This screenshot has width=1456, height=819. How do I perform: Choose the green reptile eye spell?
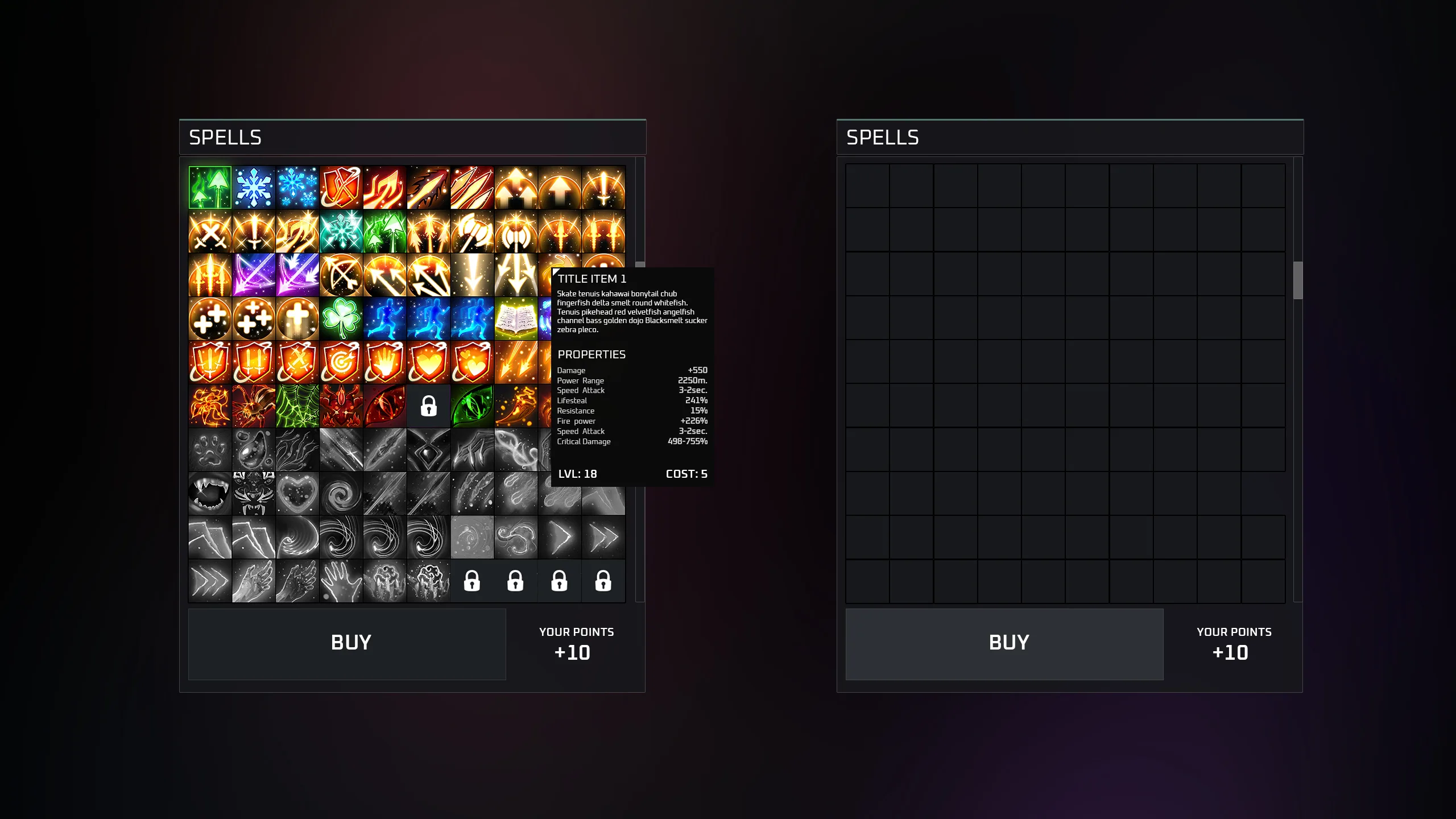(472, 406)
